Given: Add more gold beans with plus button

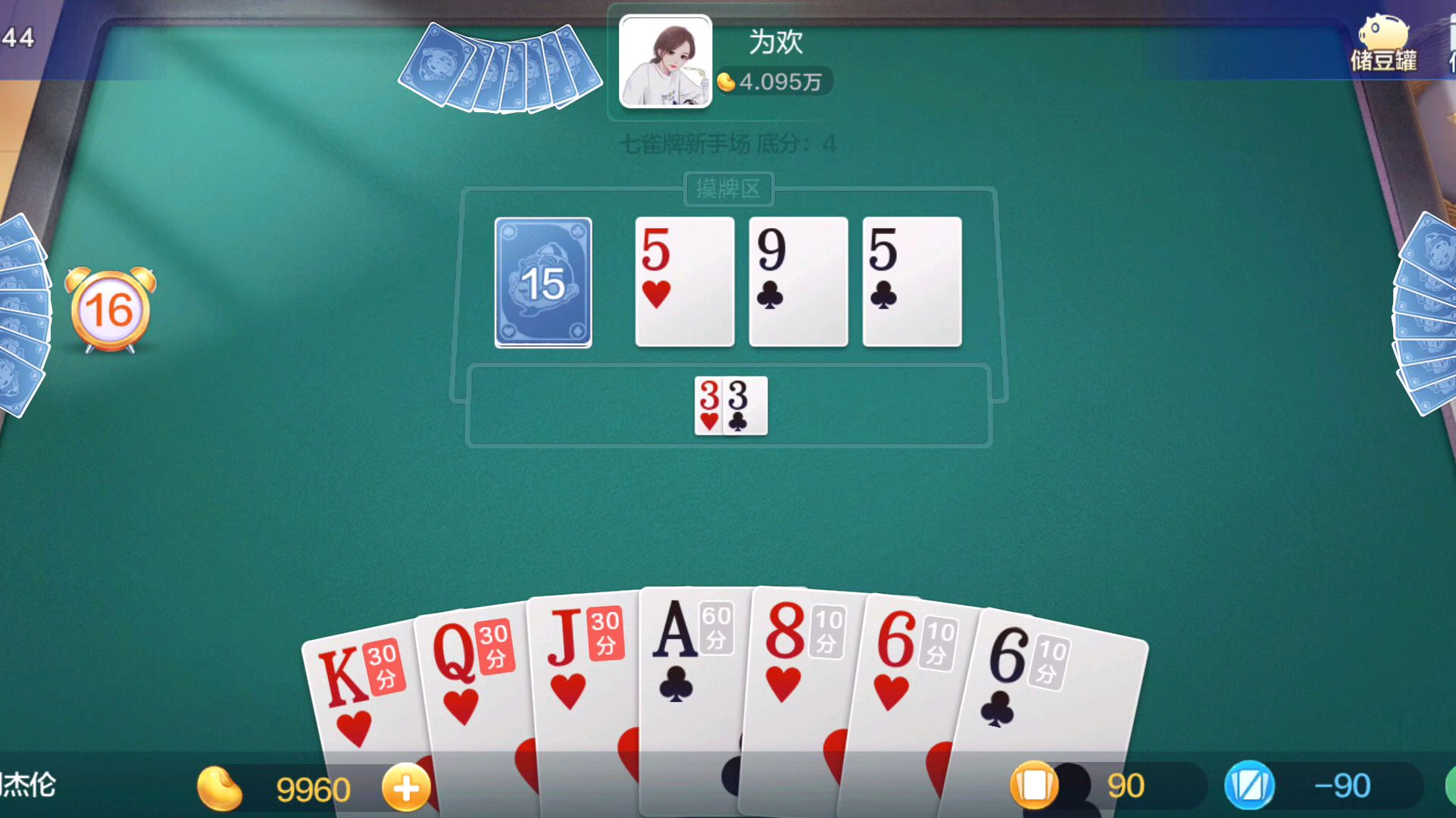Looking at the screenshot, I should (x=406, y=788).
